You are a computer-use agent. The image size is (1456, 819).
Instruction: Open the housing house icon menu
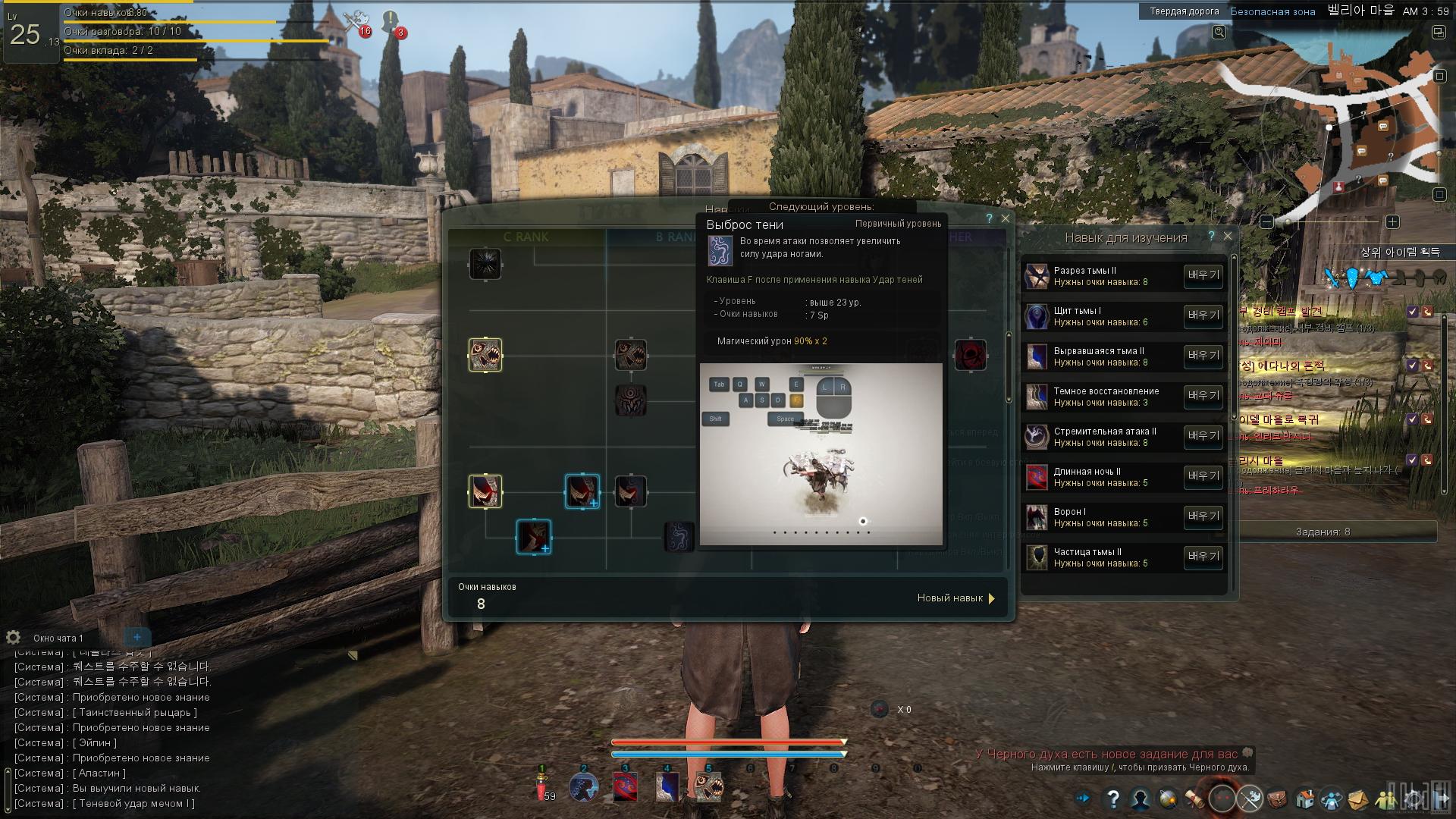pyautogui.click(x=1305, y=799)
